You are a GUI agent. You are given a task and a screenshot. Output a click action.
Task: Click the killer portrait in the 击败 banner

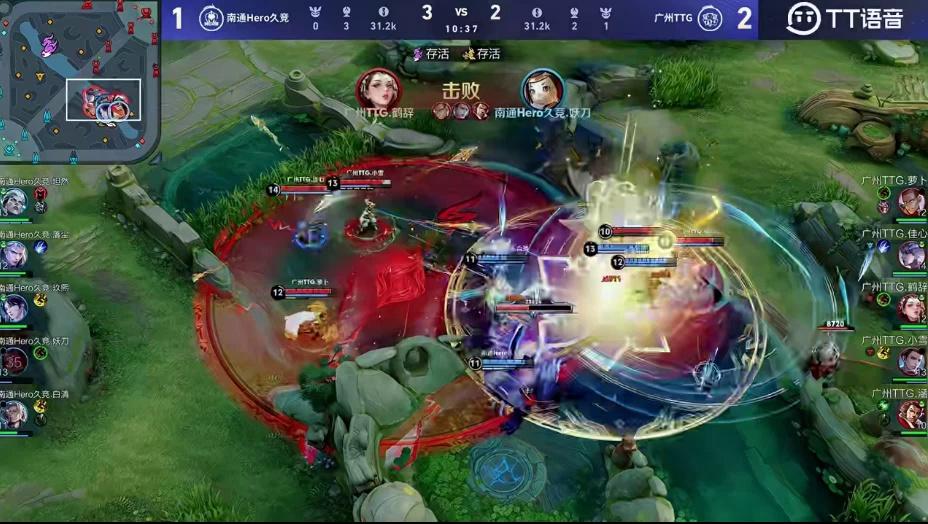[379, 88]
